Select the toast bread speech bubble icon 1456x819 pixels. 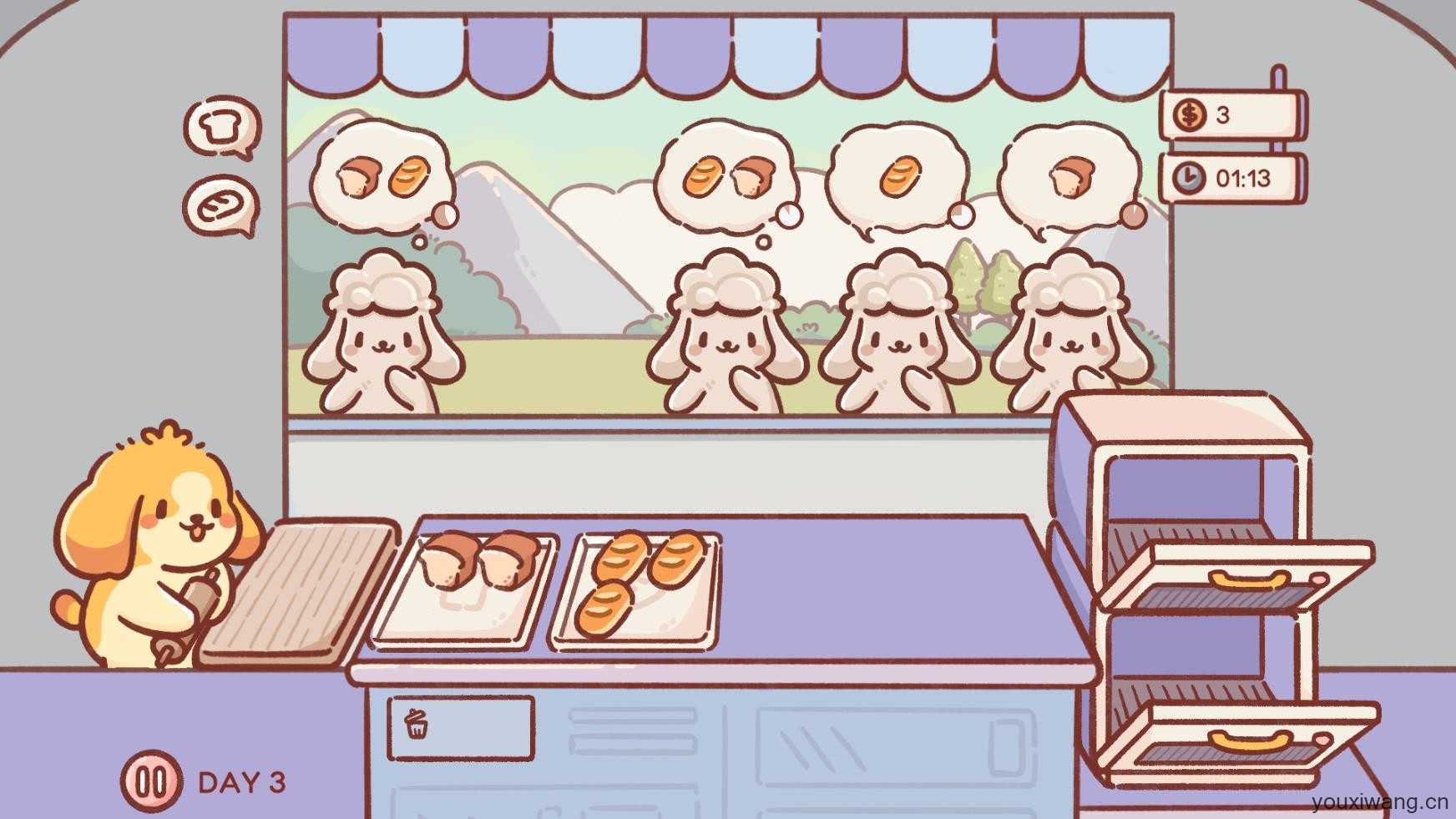coord(223,125)
